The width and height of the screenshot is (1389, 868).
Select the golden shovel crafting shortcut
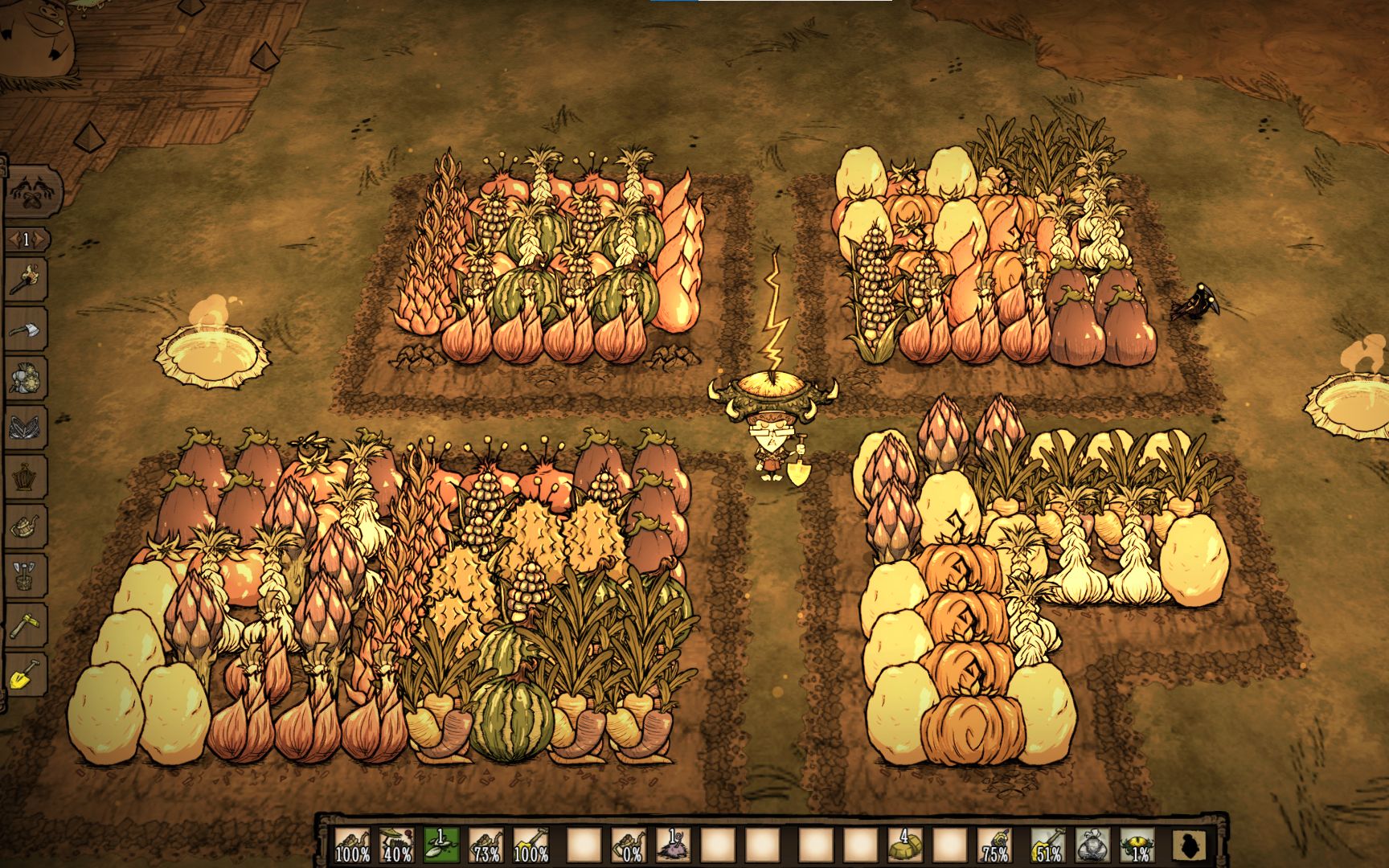27,674
